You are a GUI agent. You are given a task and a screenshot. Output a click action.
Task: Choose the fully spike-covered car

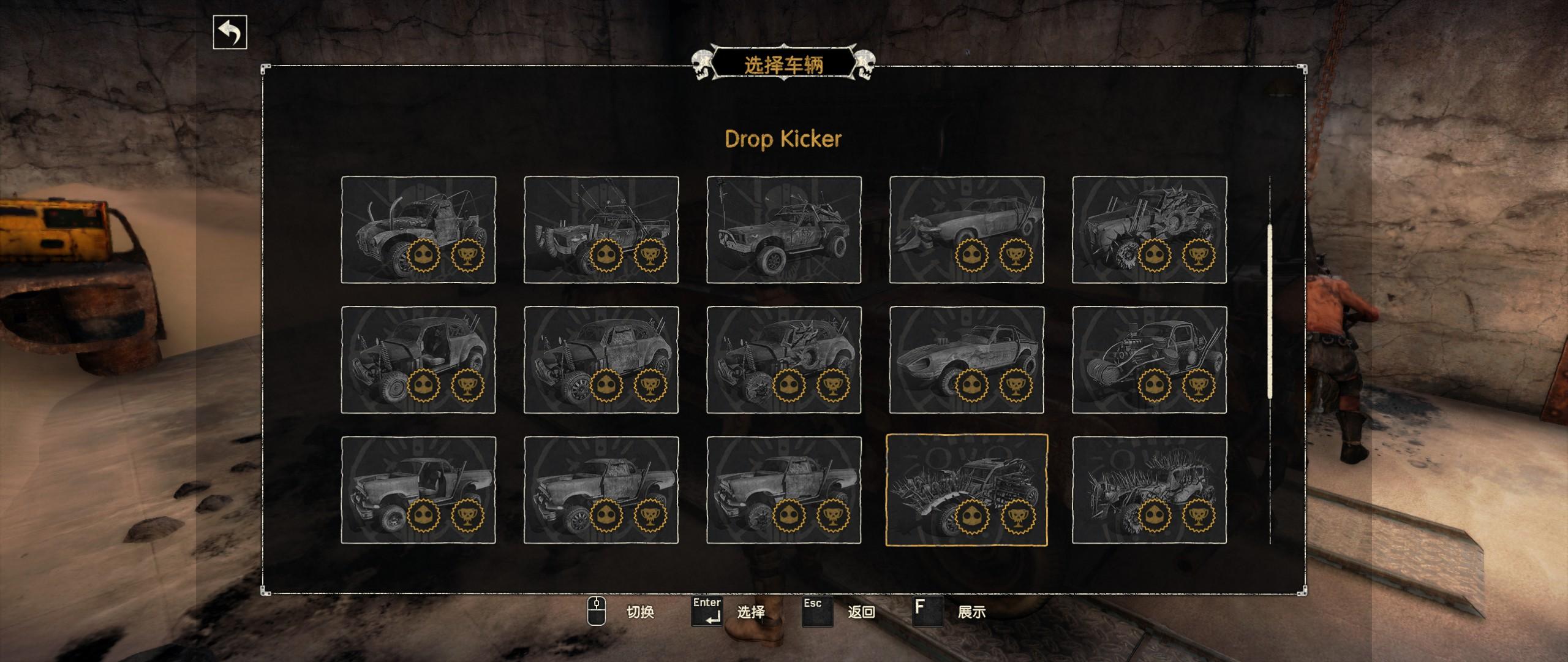(1149, 490)
